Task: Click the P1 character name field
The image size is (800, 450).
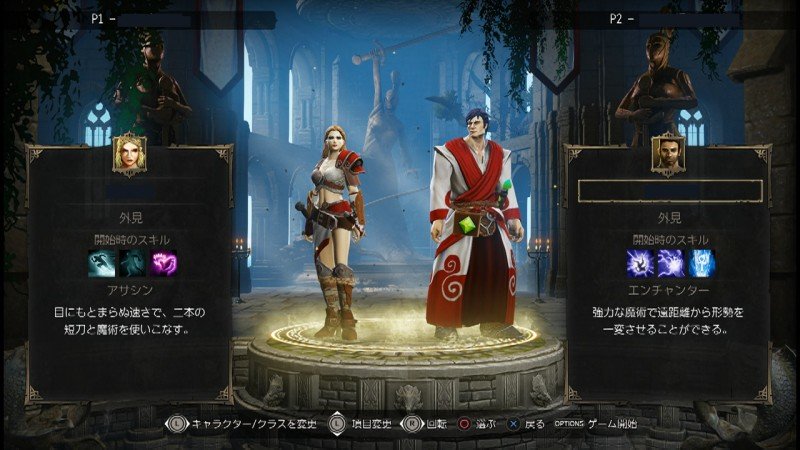Action: 132,190
